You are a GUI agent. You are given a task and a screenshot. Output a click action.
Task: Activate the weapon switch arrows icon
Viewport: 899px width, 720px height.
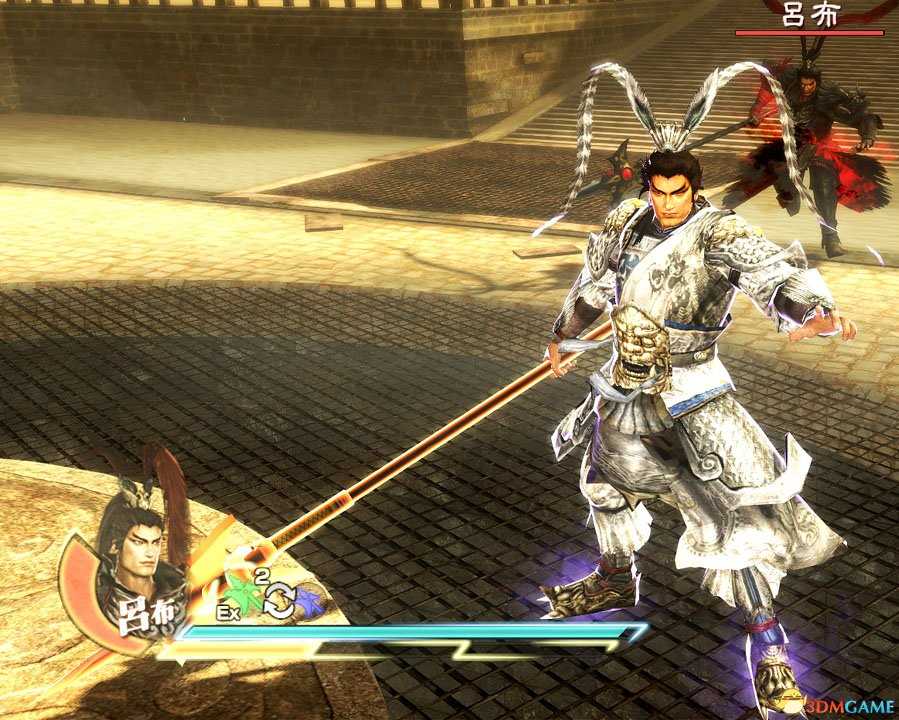(x=278, y=599)
